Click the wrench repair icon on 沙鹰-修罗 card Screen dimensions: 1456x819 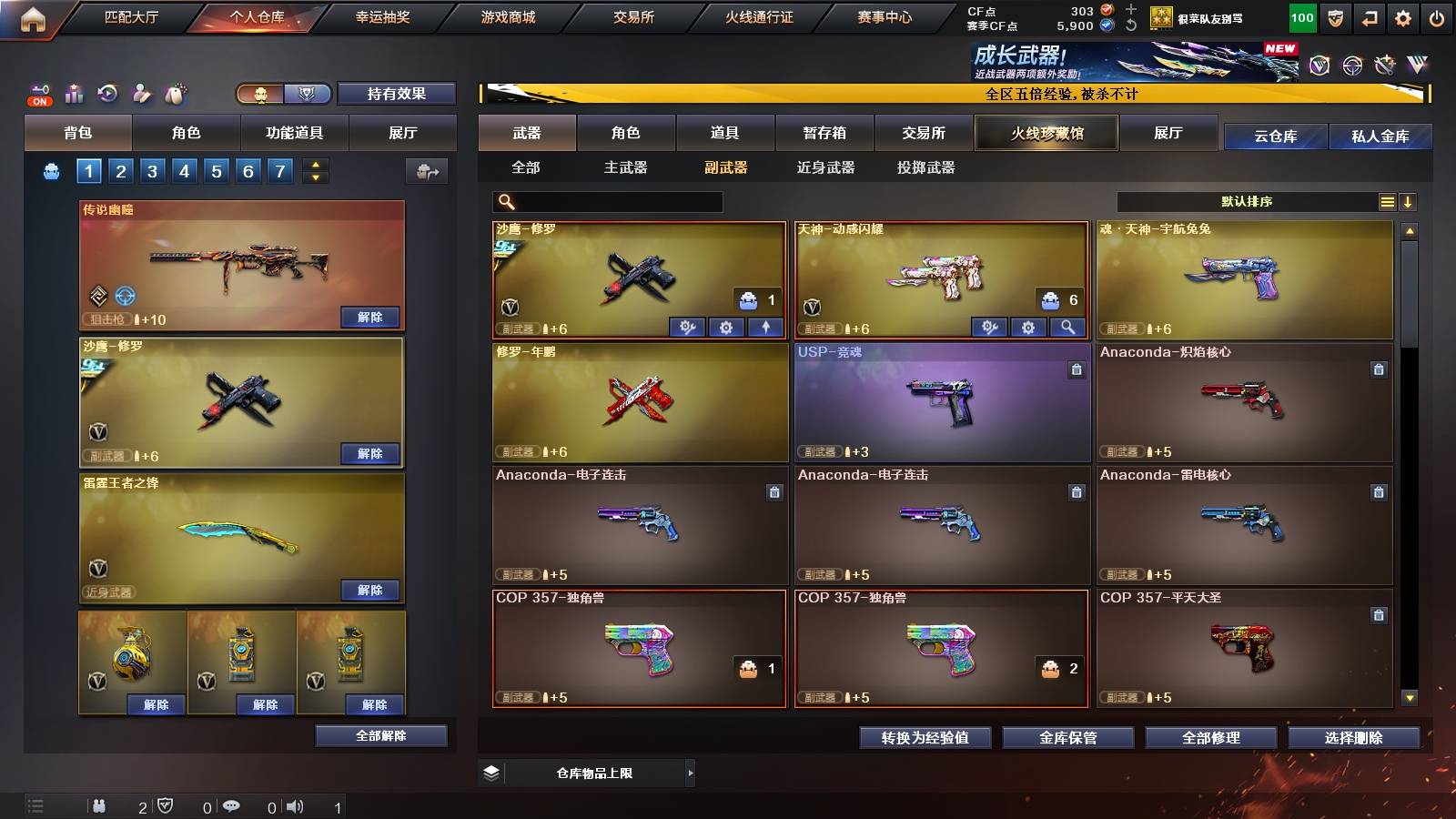(x=689, y=327)
